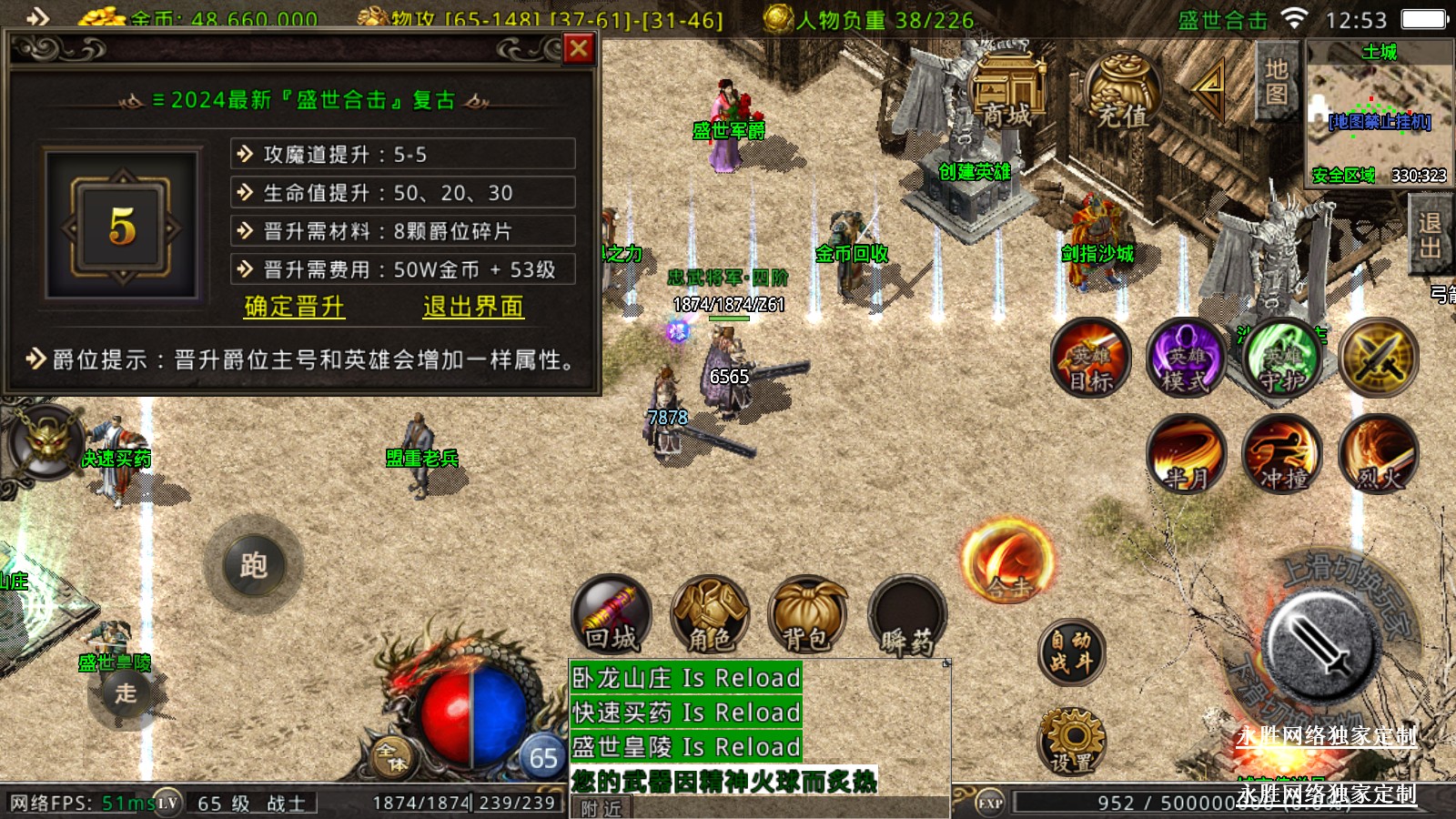Use the 回城 return-to-town scroll
The image size is (1456, 819).
click(x=612, y=615)
